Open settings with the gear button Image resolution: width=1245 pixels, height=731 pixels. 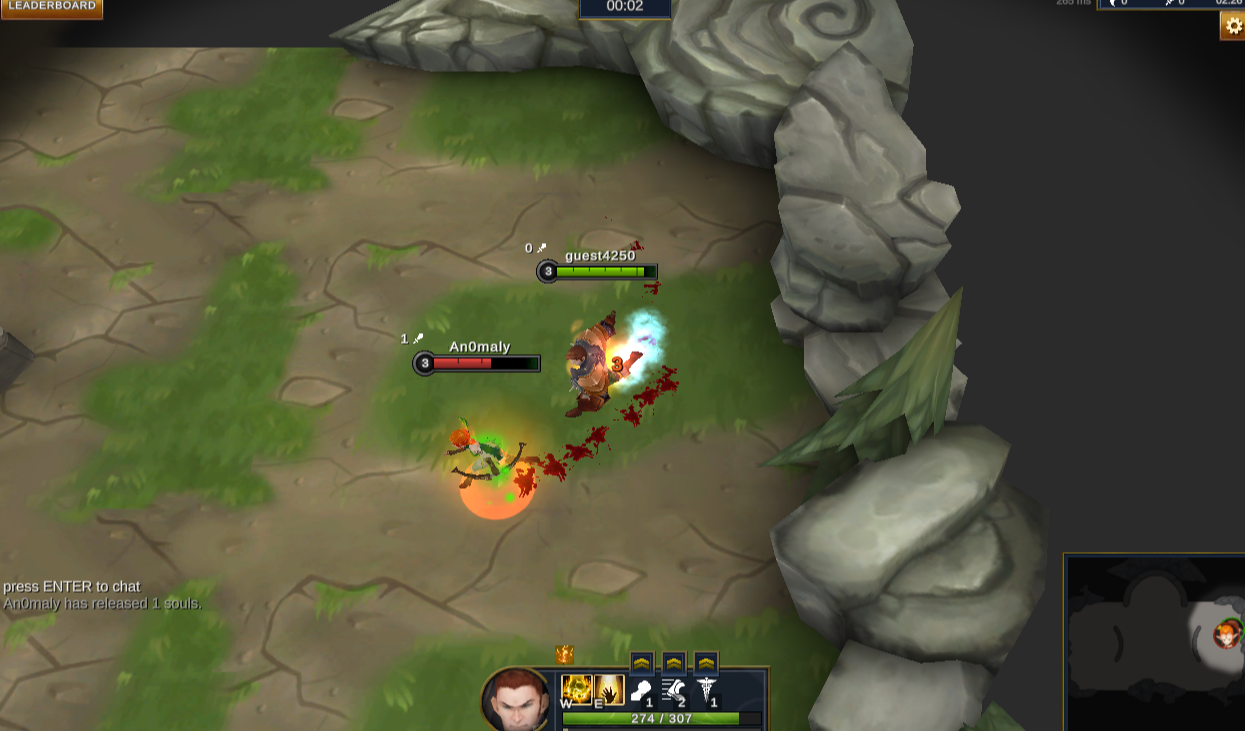click(1232, 26)
